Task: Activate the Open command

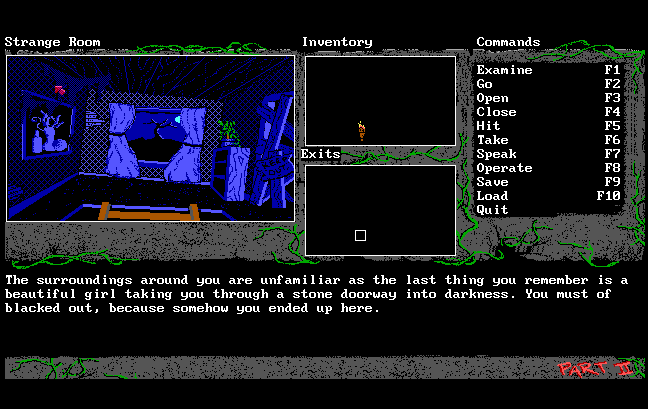Action: pos(492,98)
